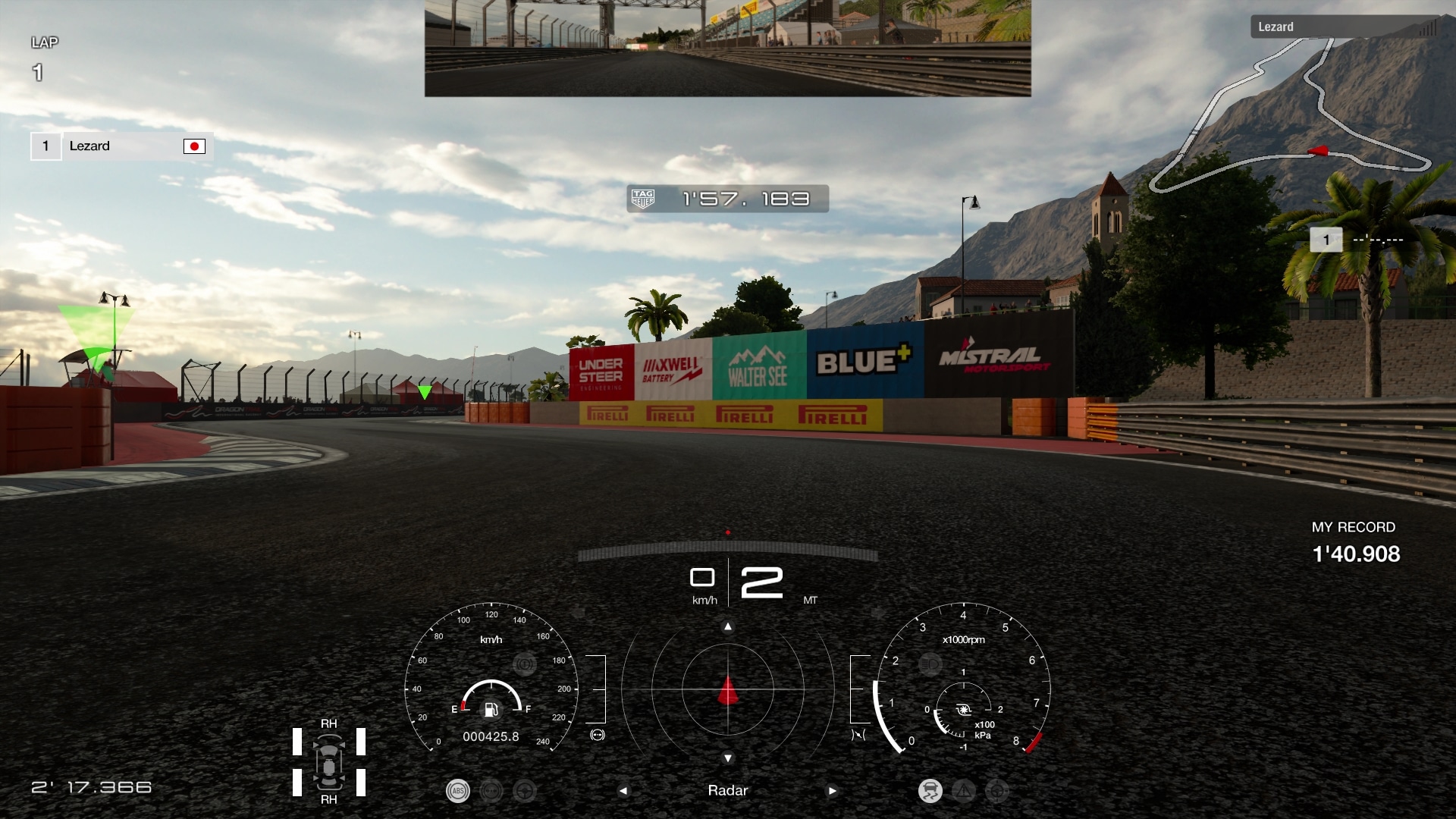The height and width of the screenshot is (819, 1456).
Task: Click the traction control skidding car icon
Action: [x=930, y=791]
